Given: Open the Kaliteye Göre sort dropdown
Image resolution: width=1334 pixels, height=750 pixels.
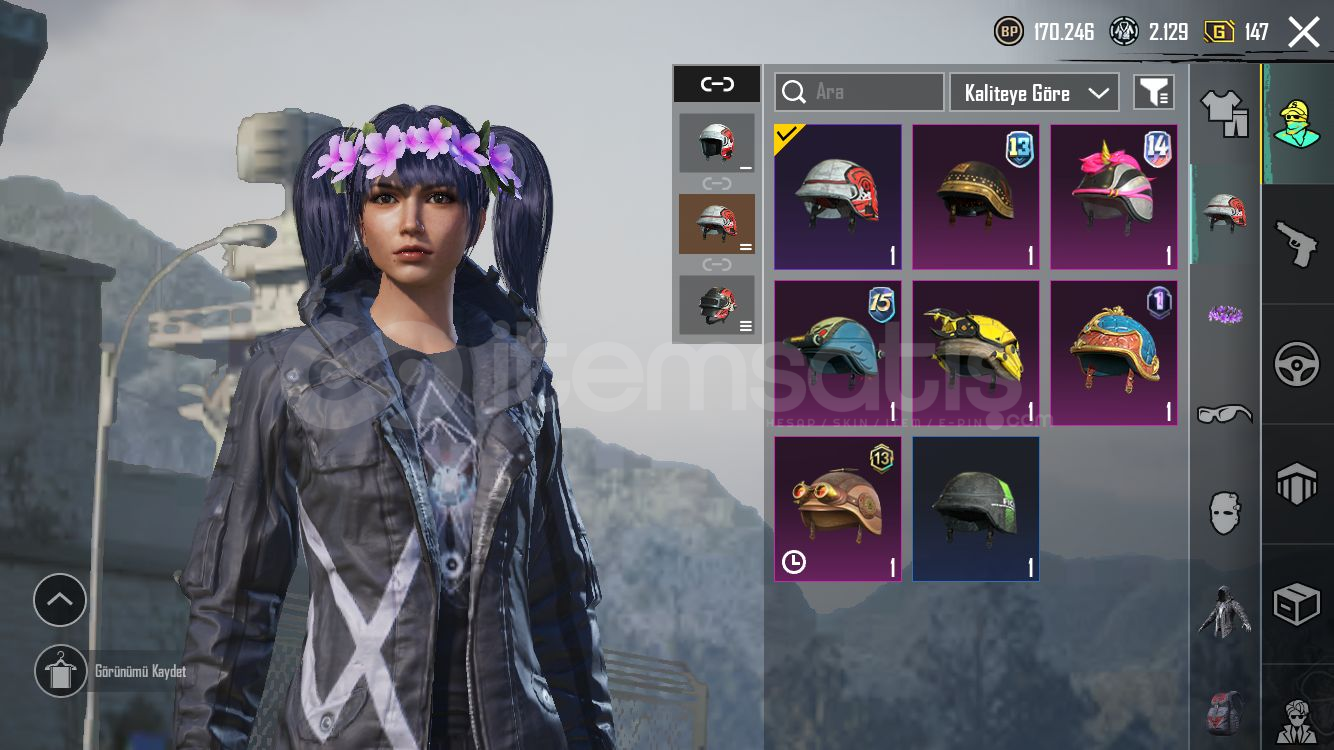Looking at the screenshot, I should point(1034,93).
